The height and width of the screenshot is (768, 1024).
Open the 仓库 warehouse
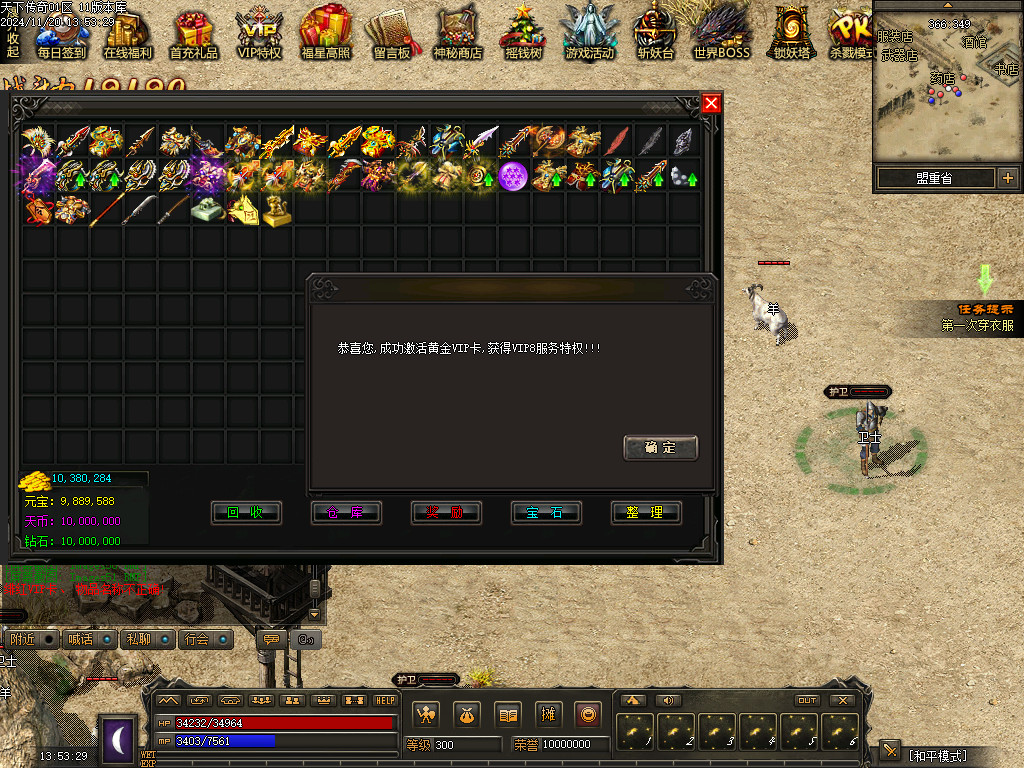tap(346, 513)
